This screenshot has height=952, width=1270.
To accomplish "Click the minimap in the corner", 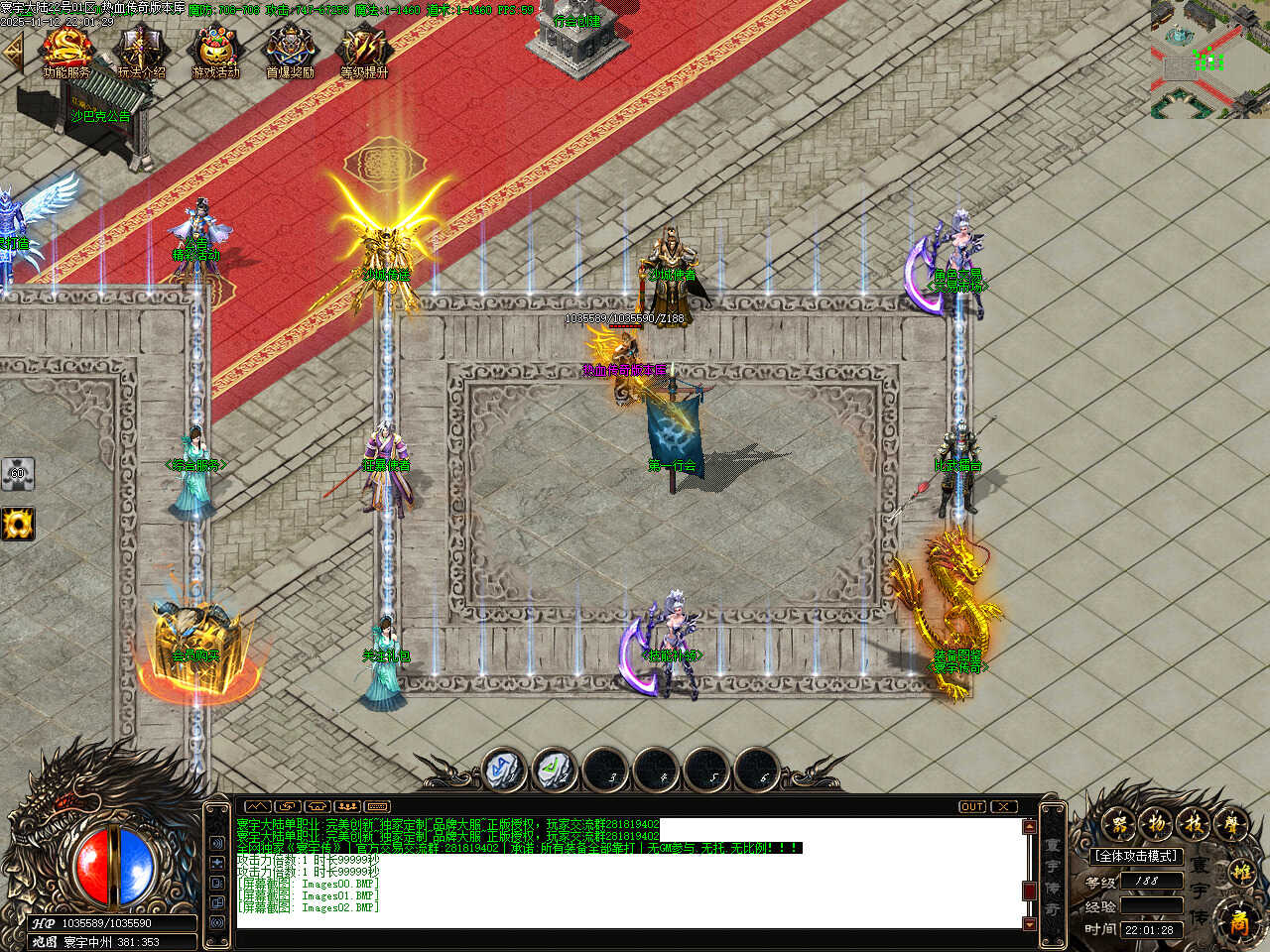I will 1209,59.
